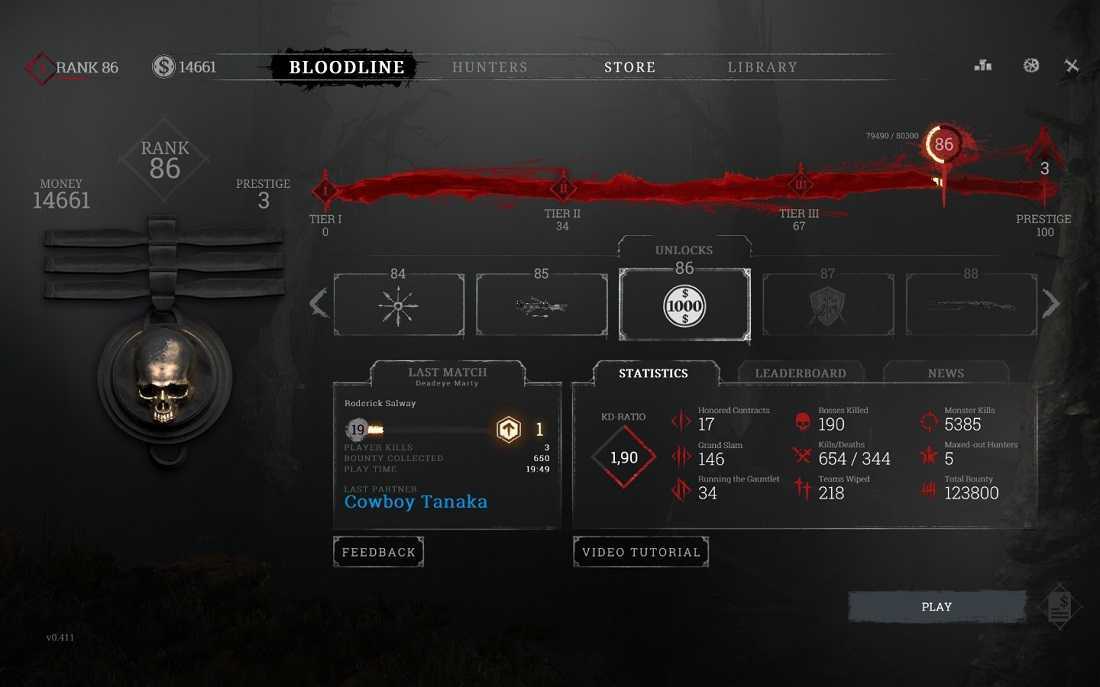Watch the Video Tutorial

tap(641, 552)
